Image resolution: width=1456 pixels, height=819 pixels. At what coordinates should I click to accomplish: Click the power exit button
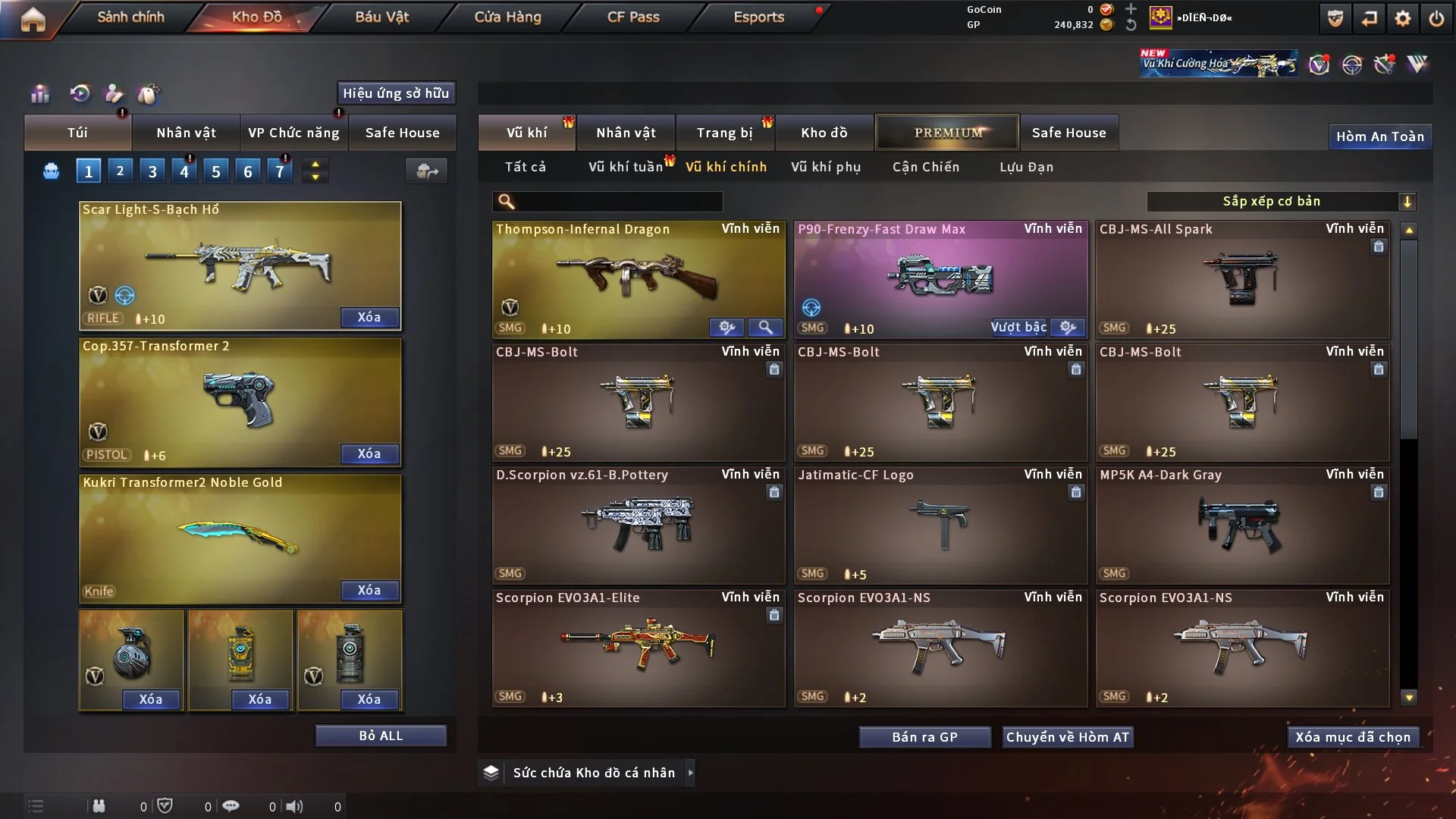1436,18
